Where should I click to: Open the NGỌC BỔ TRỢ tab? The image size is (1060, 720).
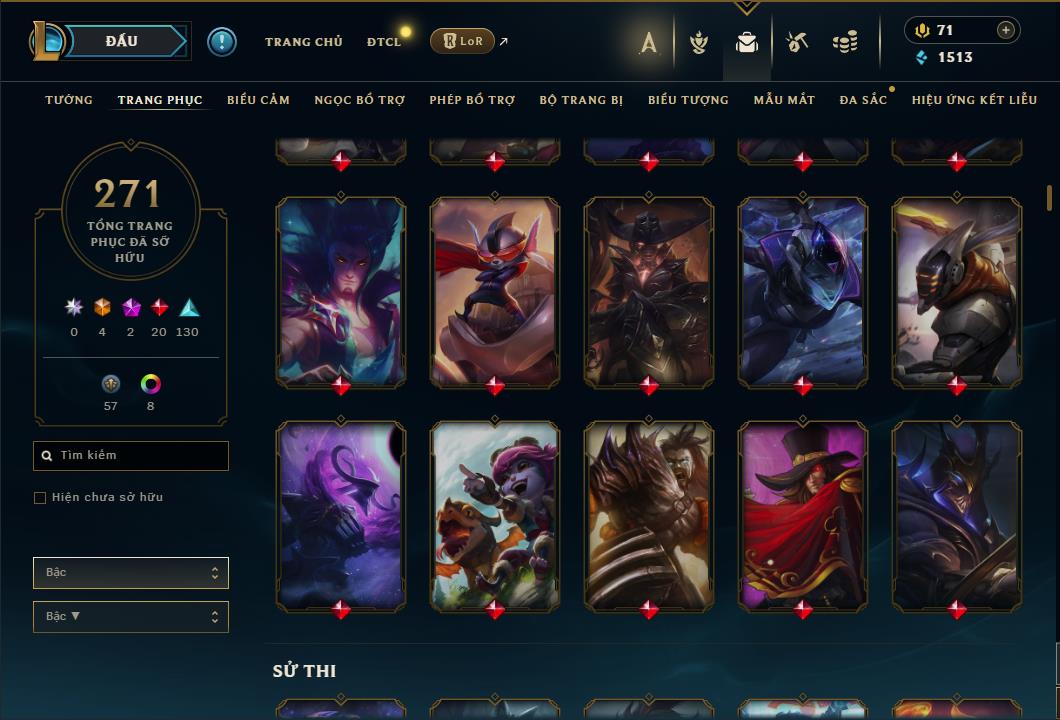(359, 100)
